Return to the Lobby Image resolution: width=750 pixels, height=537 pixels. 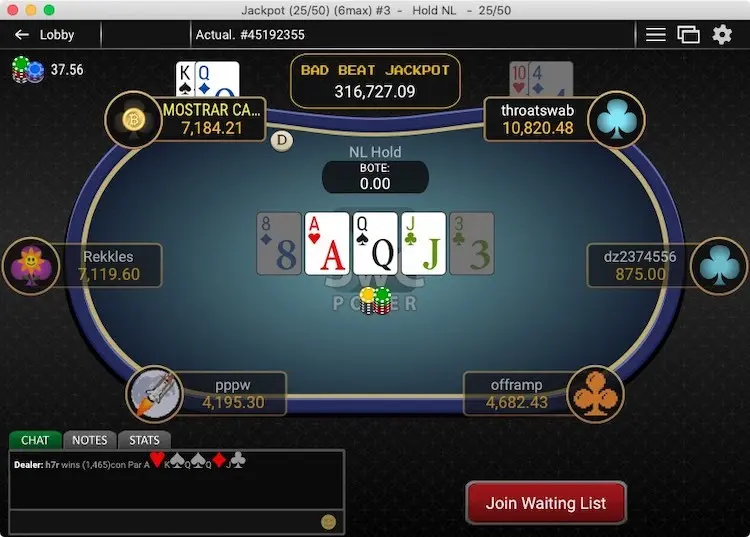pos(45,35)
